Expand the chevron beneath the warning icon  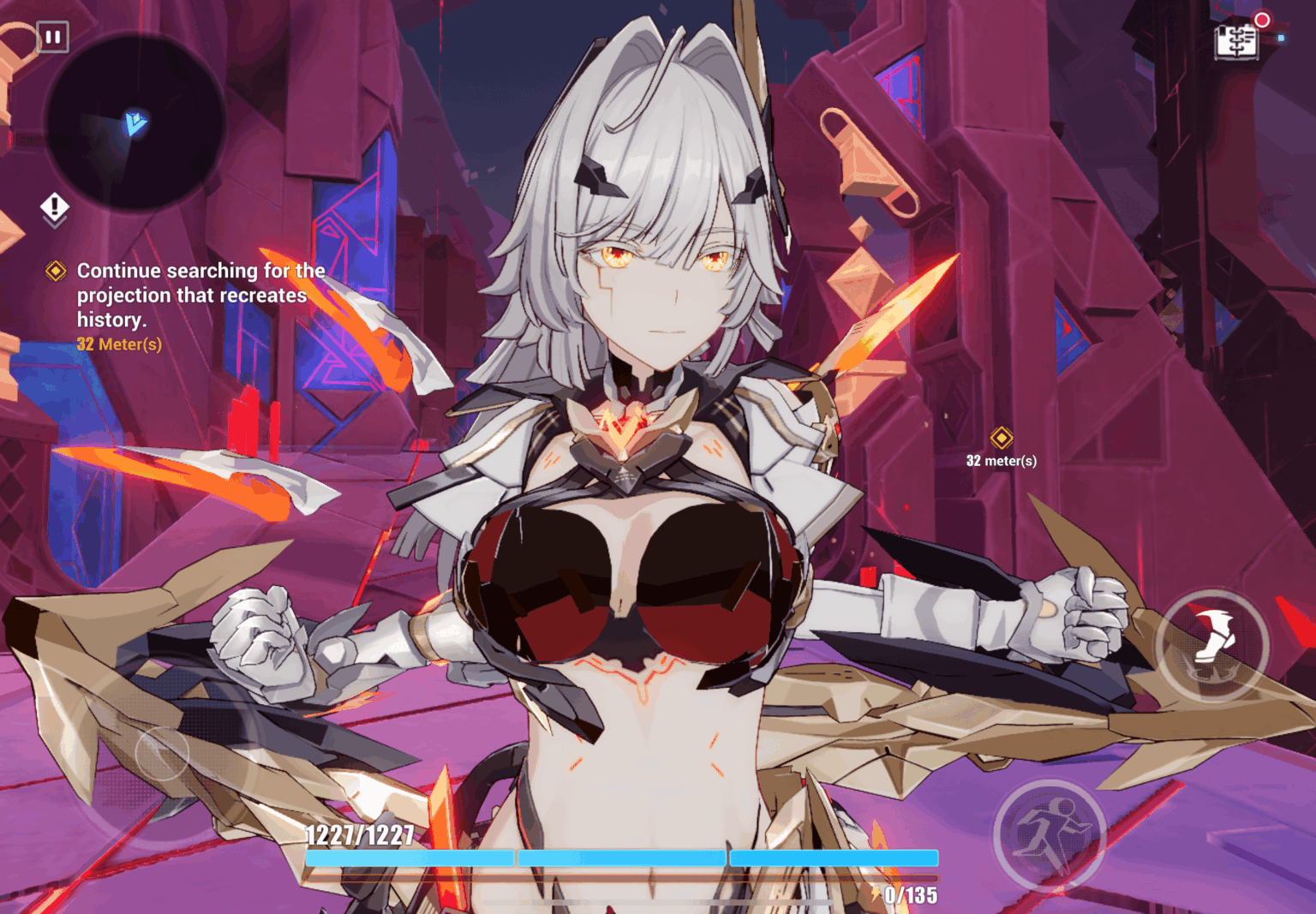click(54, 221)
